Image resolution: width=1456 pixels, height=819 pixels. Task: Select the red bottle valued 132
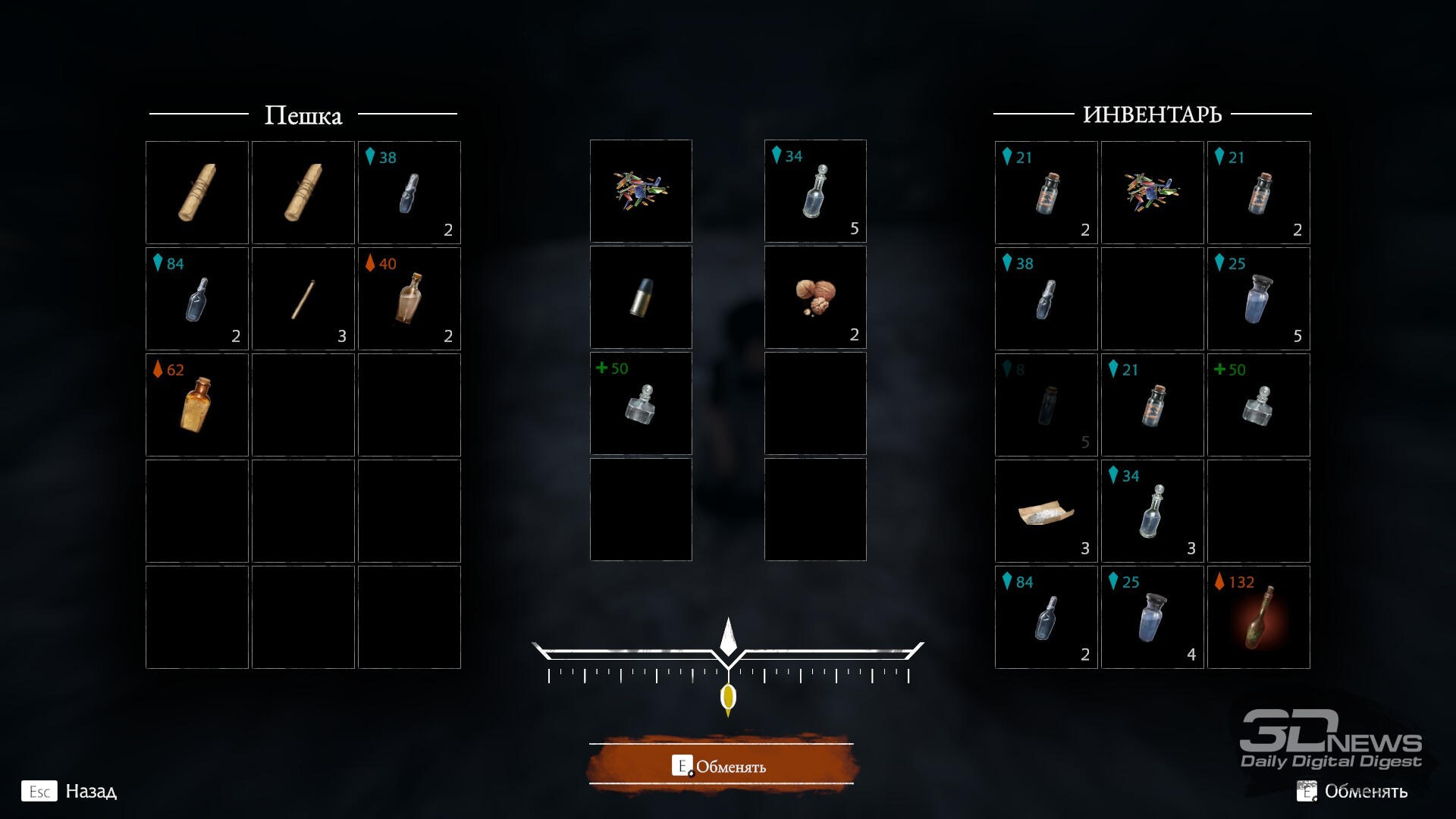point(1258,617)
